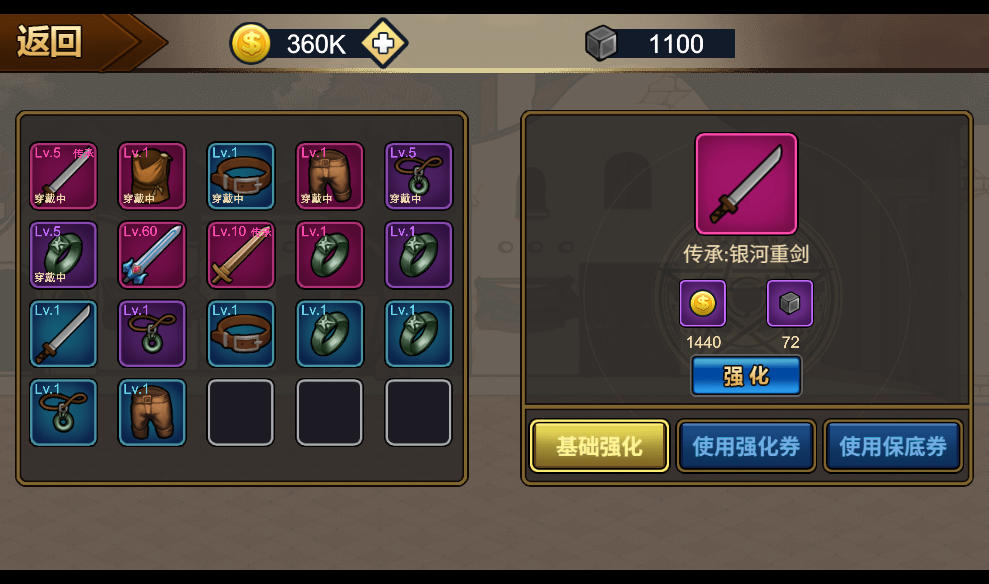Select the Lv.1 blue necklace slot

[x=63, y=412]
